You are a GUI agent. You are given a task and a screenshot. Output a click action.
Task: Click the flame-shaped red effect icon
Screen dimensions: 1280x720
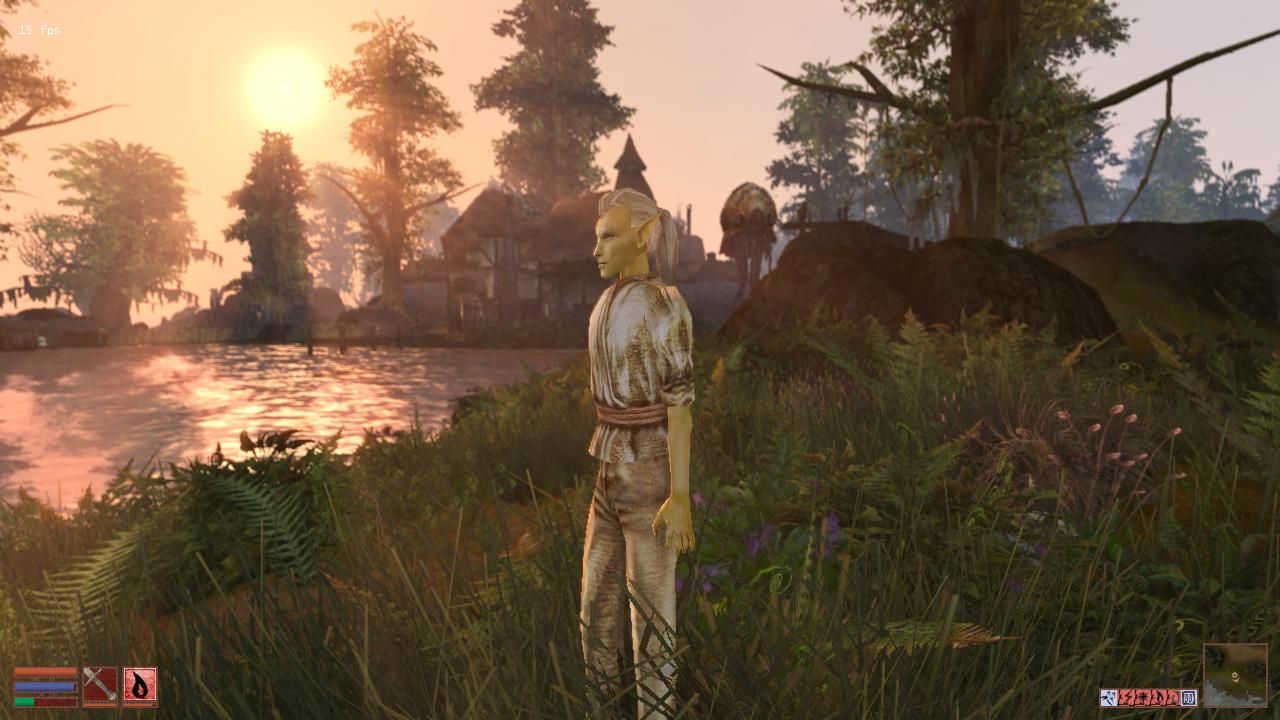pyautogui.click(x=1159, y=697)
